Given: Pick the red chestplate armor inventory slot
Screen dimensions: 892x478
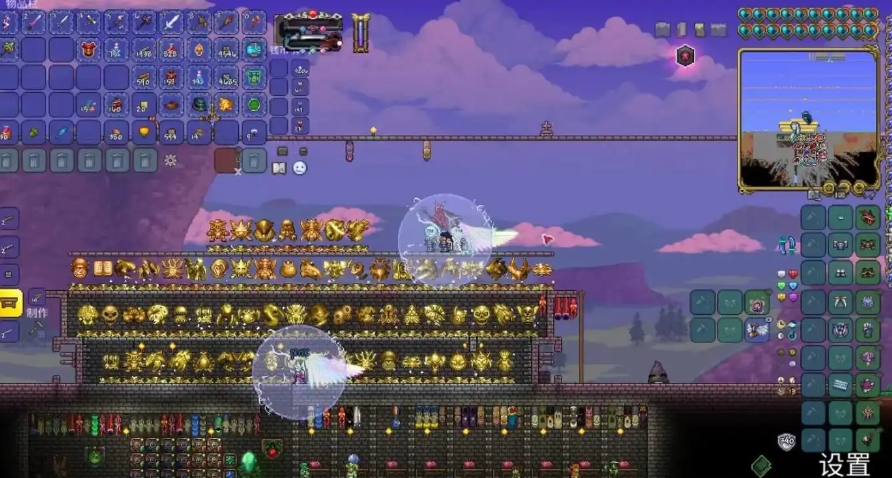Looking at the screenshot, I should (89, 49).
